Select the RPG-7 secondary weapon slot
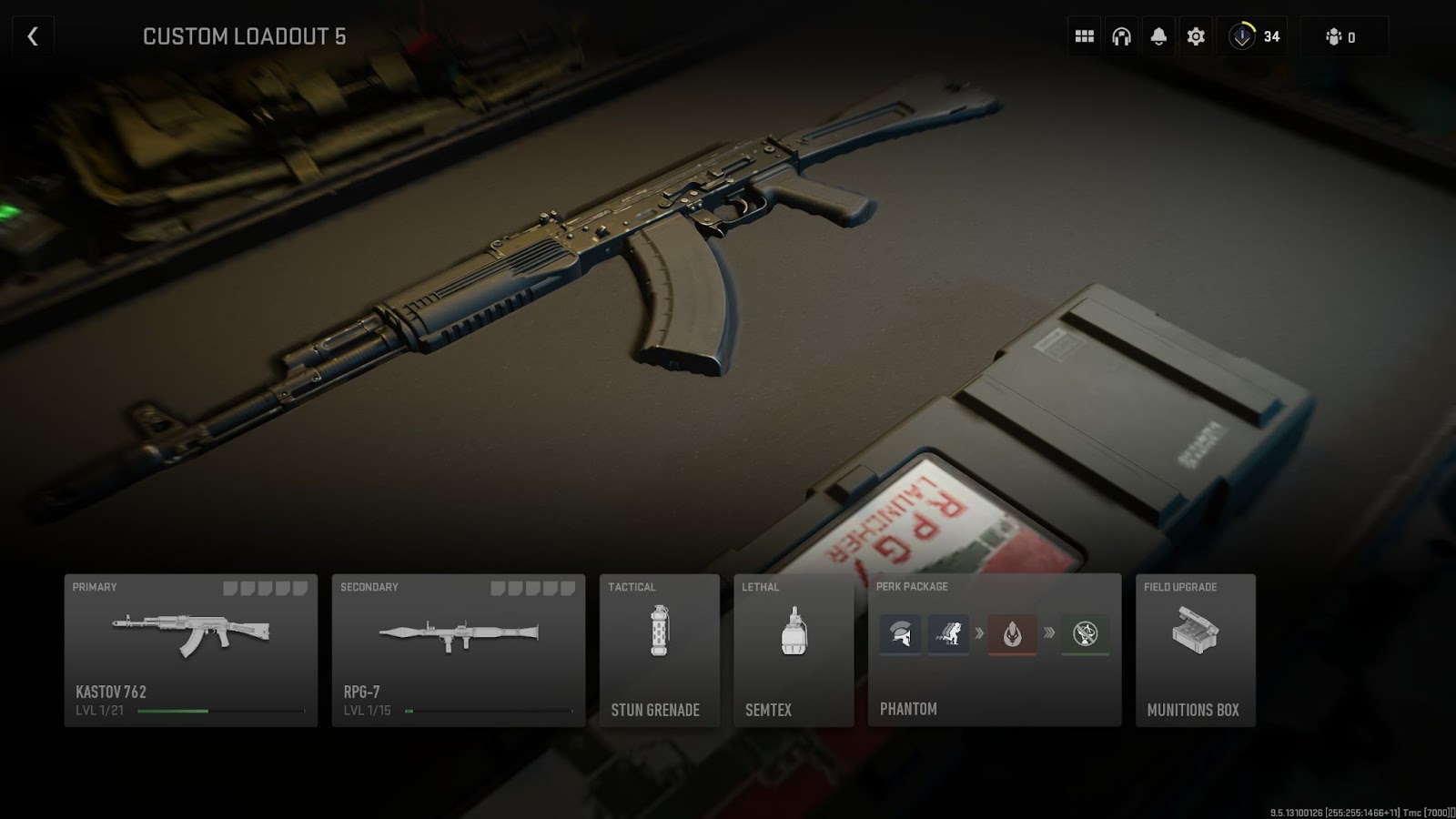Viewport: 1456px width, 819px height. (459, 650)
